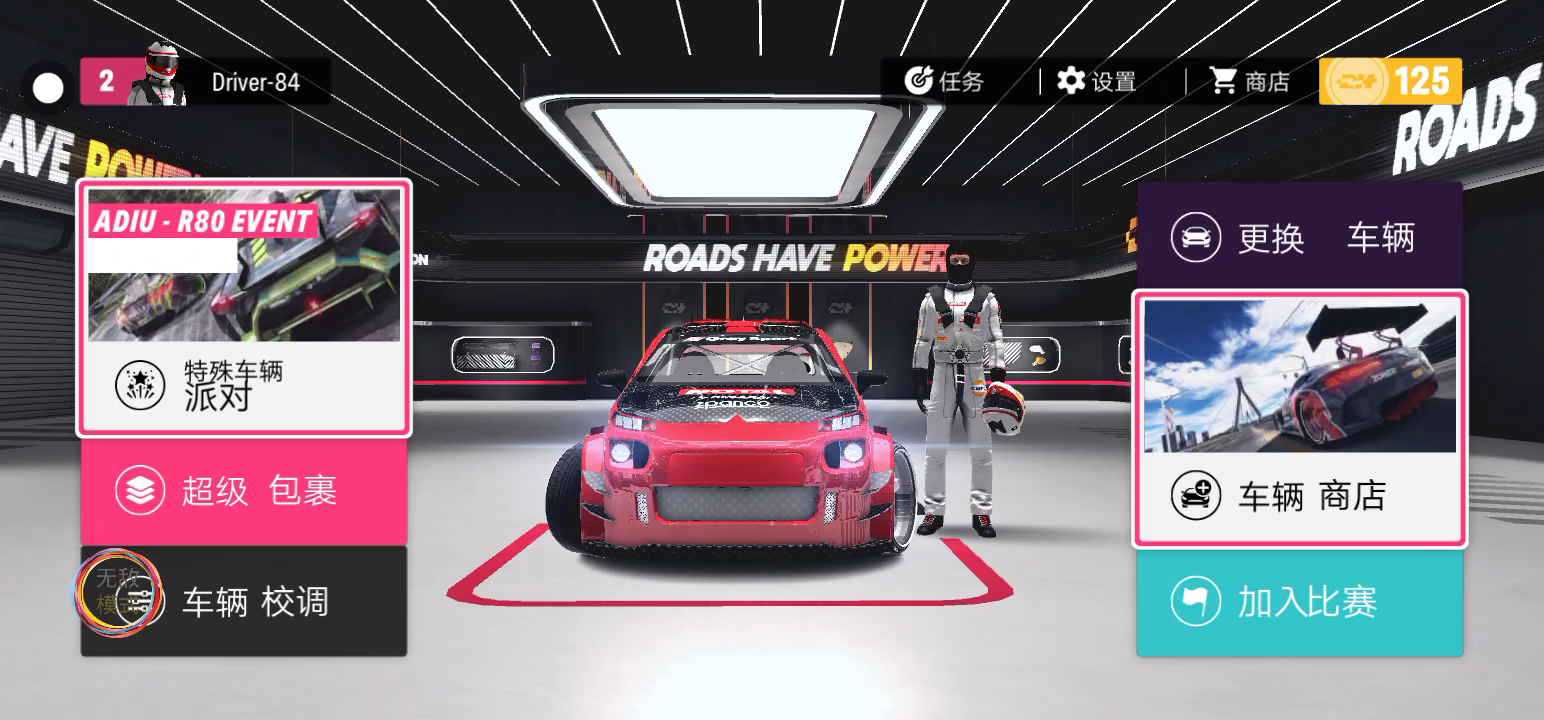The height and width of the screenshot is (720, 1544).
Task: Open the 商店 shop
Action: (x=1250, y=81)
